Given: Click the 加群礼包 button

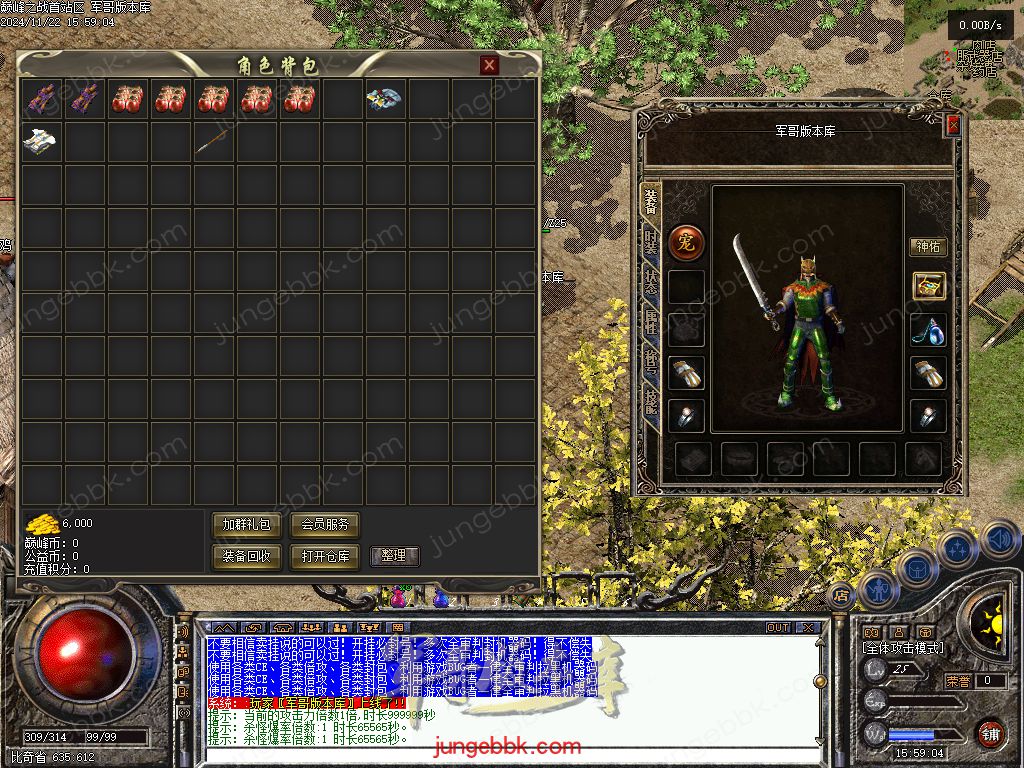Looking at the screenshot, I should point(246,524).
